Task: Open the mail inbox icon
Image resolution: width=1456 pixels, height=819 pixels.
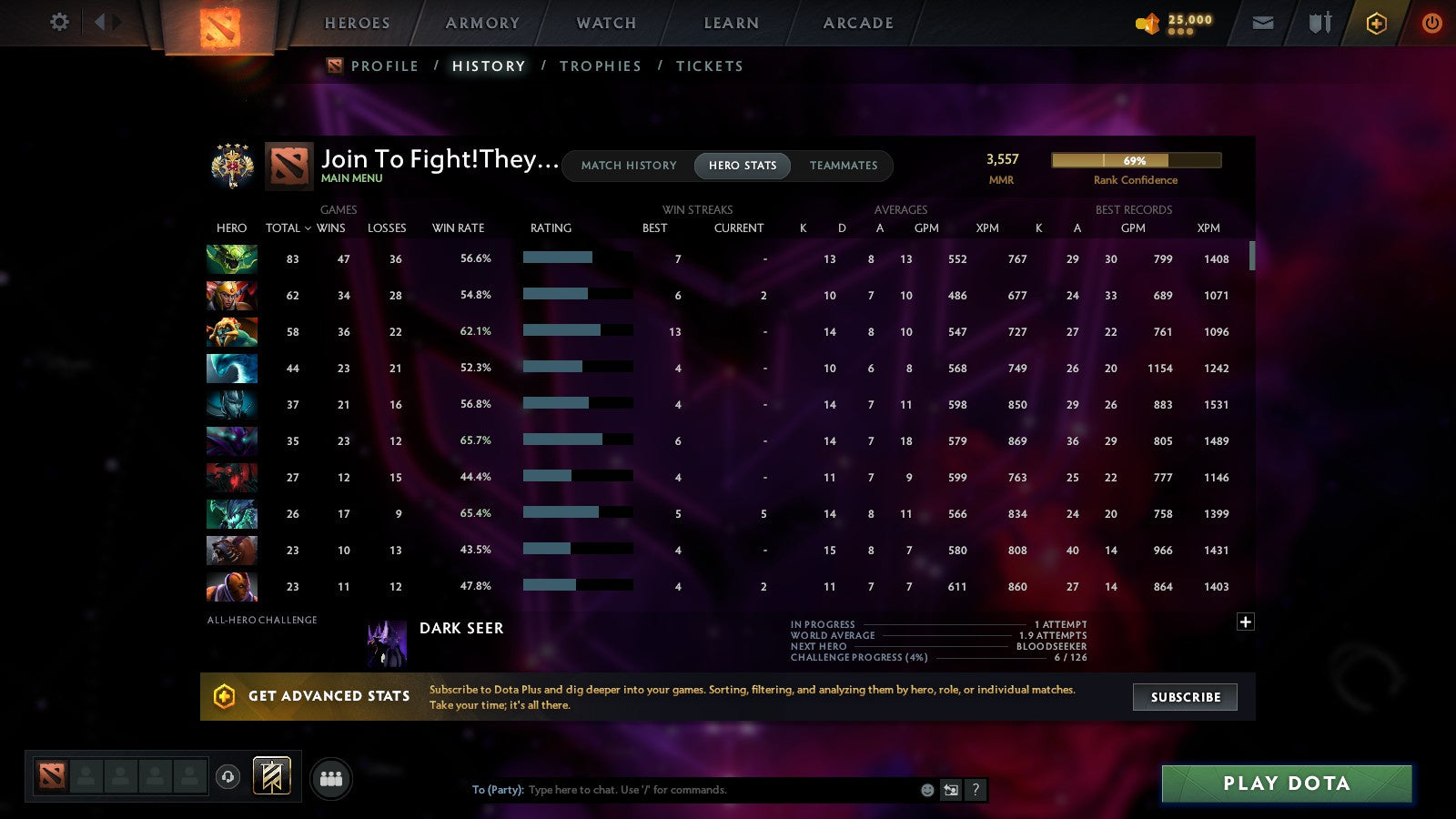Action: tap(1263, 23)
